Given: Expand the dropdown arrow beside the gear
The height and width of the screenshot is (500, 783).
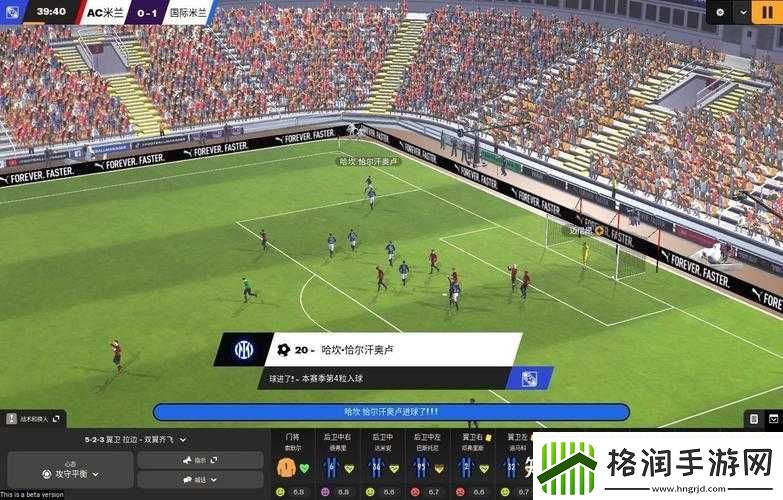Looking at the screenshot, I should [742, 12].
